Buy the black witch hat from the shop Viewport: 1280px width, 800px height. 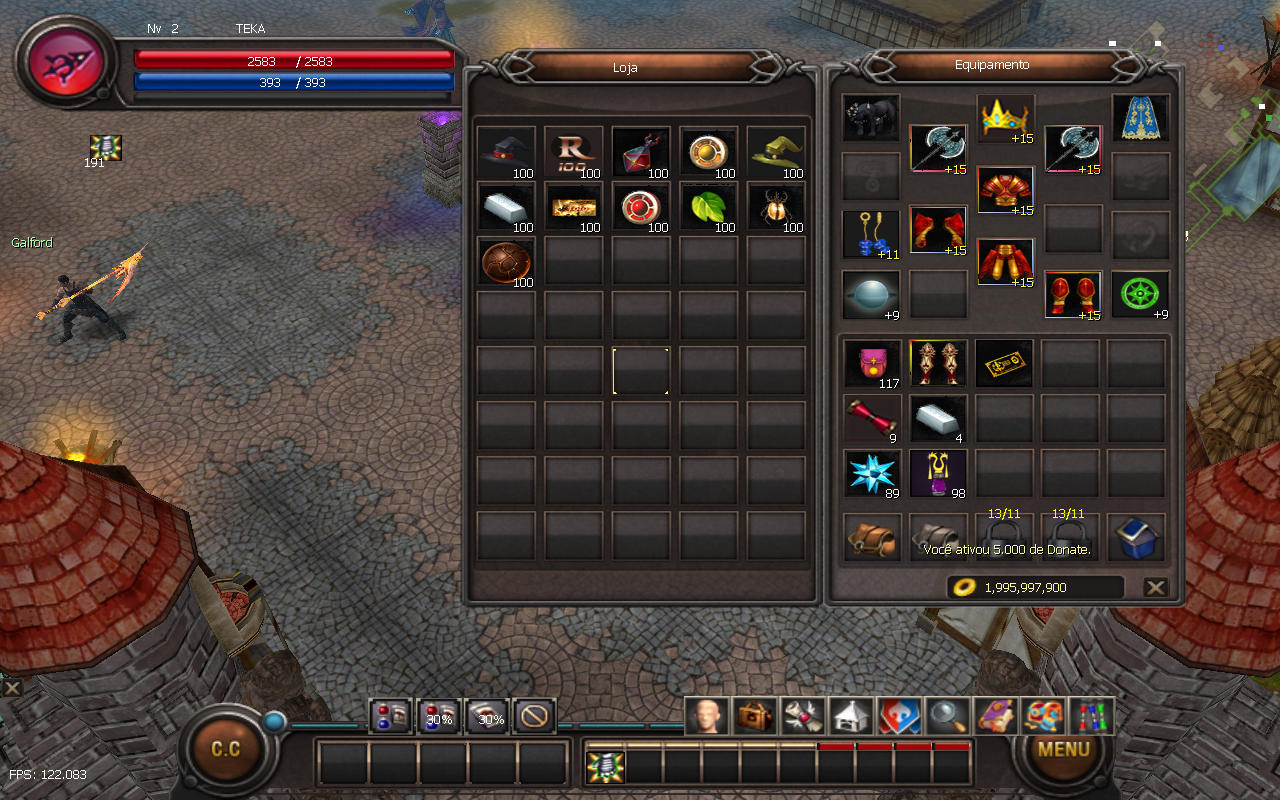click(x=505, y=152)
